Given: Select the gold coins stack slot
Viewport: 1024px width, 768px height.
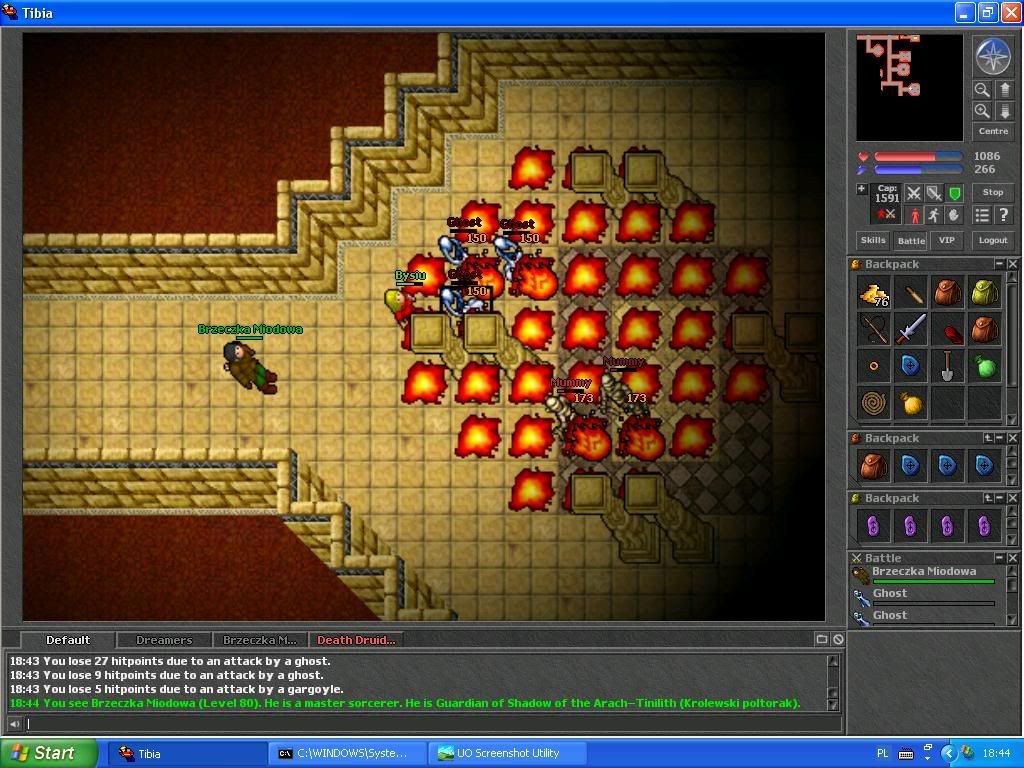Looking at the screenshot, I should coord(875,295).
